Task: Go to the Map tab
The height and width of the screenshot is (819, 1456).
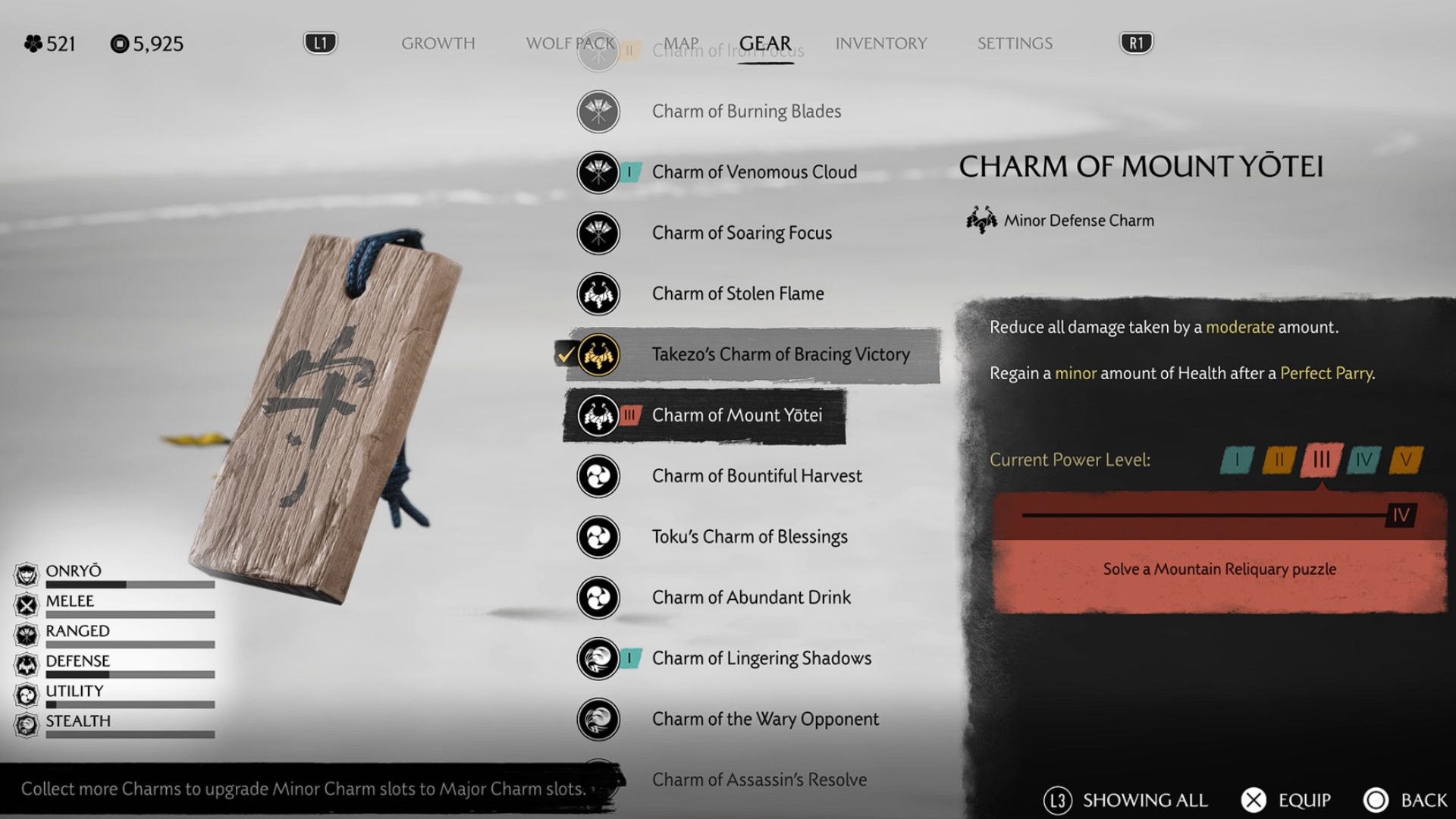Action: (x=681, y=43)
